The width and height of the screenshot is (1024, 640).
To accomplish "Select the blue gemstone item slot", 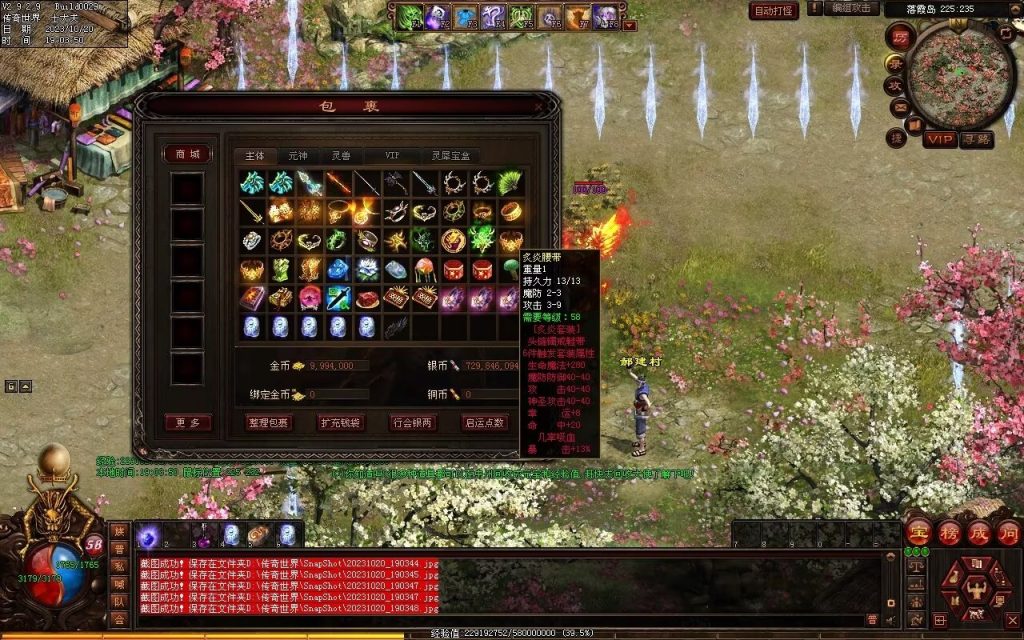I will pos(338,269).
